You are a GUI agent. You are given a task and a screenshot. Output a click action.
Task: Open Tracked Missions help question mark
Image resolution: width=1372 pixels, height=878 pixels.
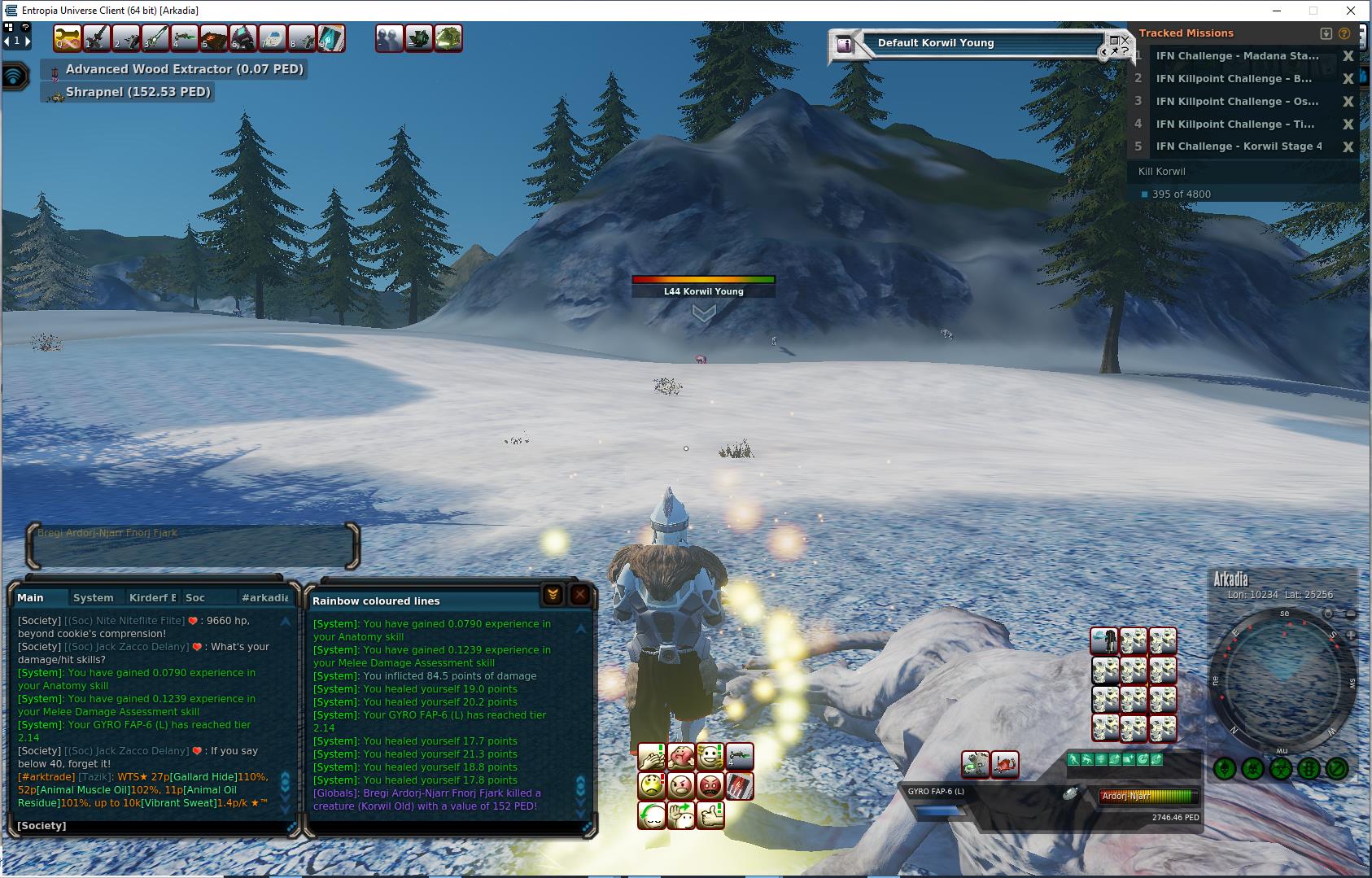tap(1344, 33)
